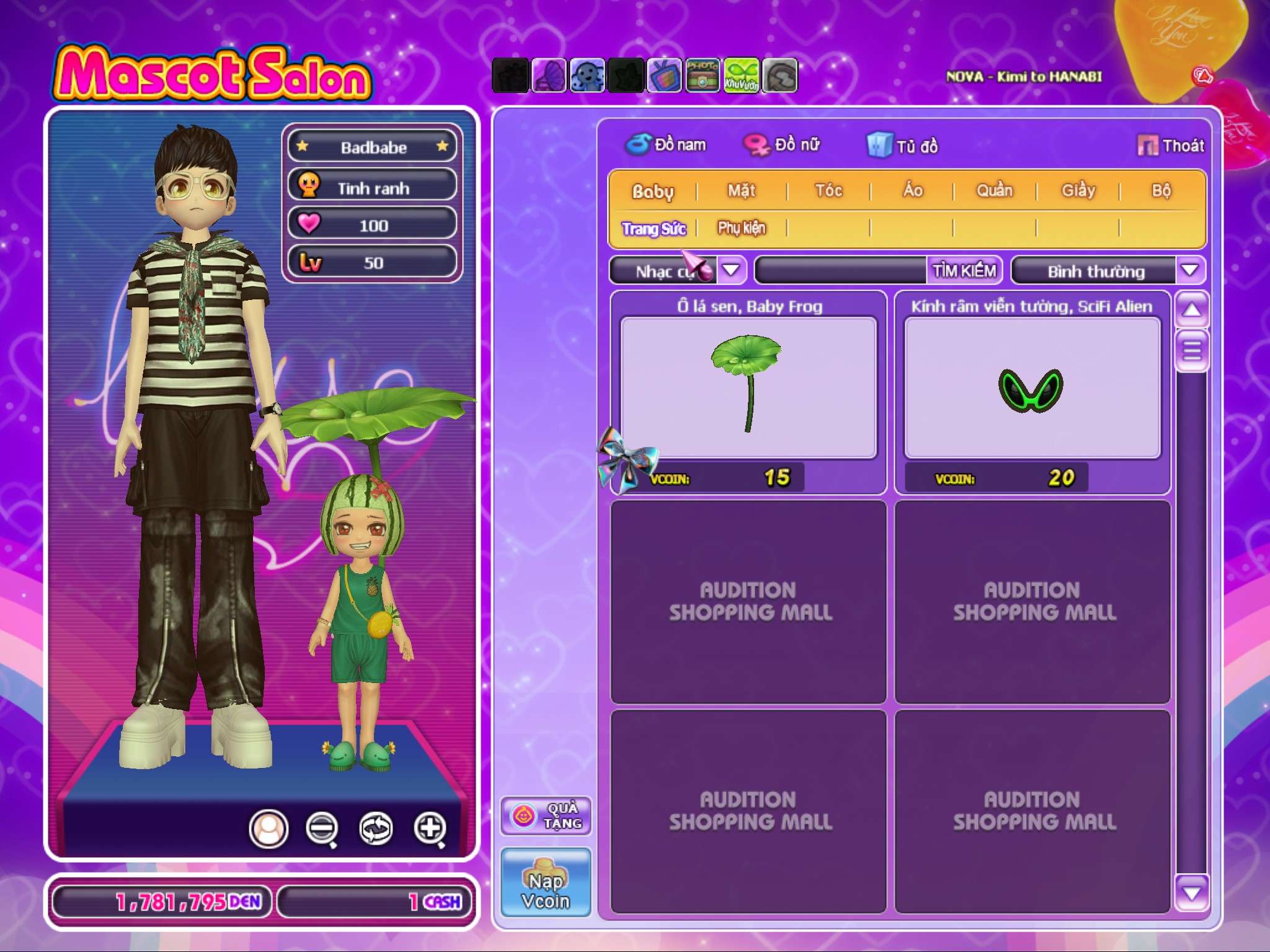Image resolution: width=1270 pixels, height=952 pixels.
Task: Open the Quà Tặng gift button
Action: (x=546, y=816)
